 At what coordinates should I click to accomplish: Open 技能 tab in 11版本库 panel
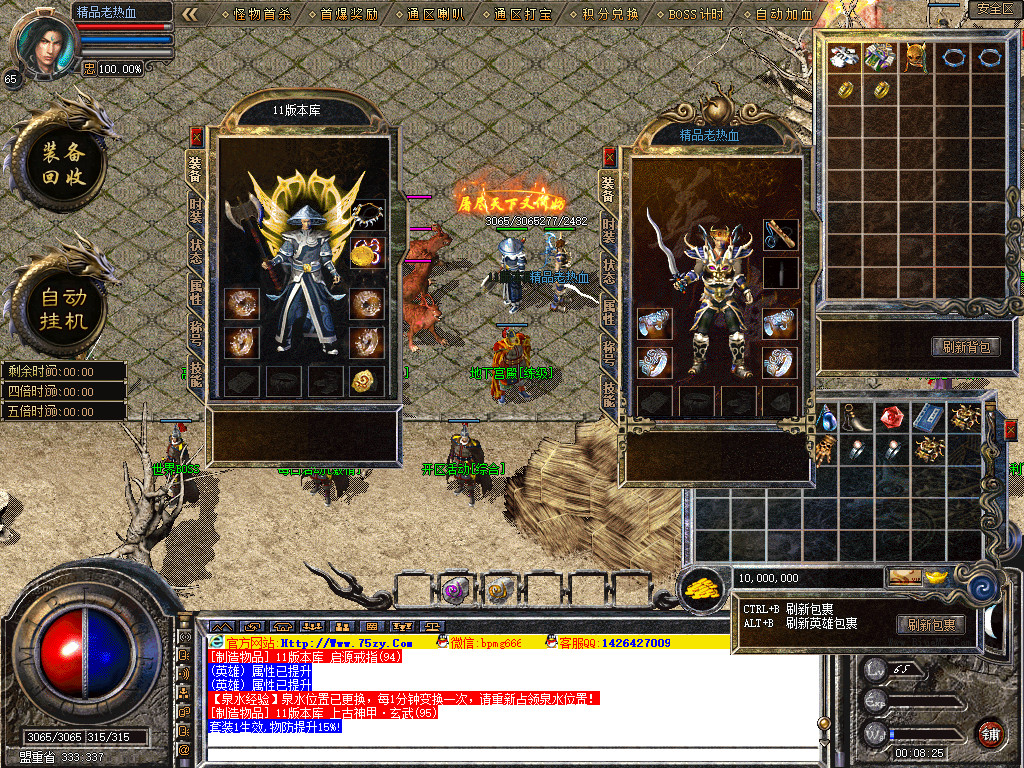(x=196, y=372)
